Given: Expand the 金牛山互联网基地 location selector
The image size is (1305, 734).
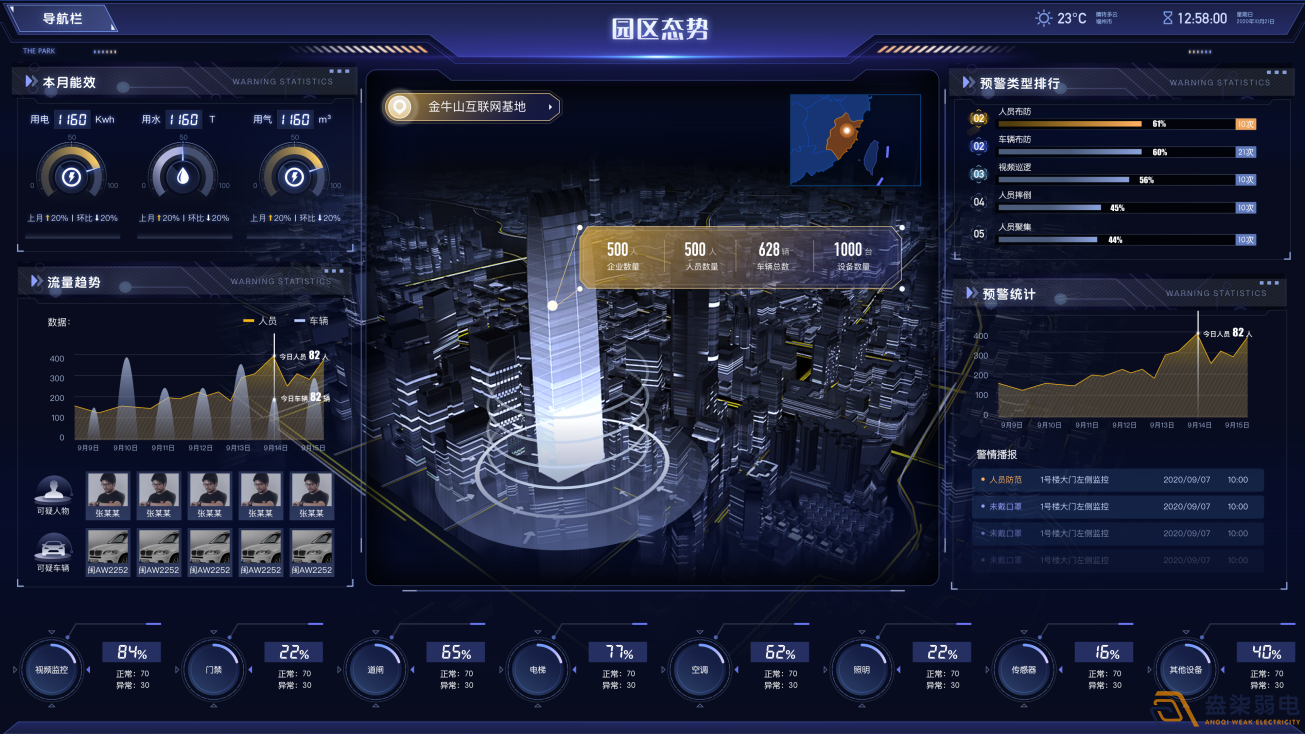Looking at the screenshot, I should 472,107.
